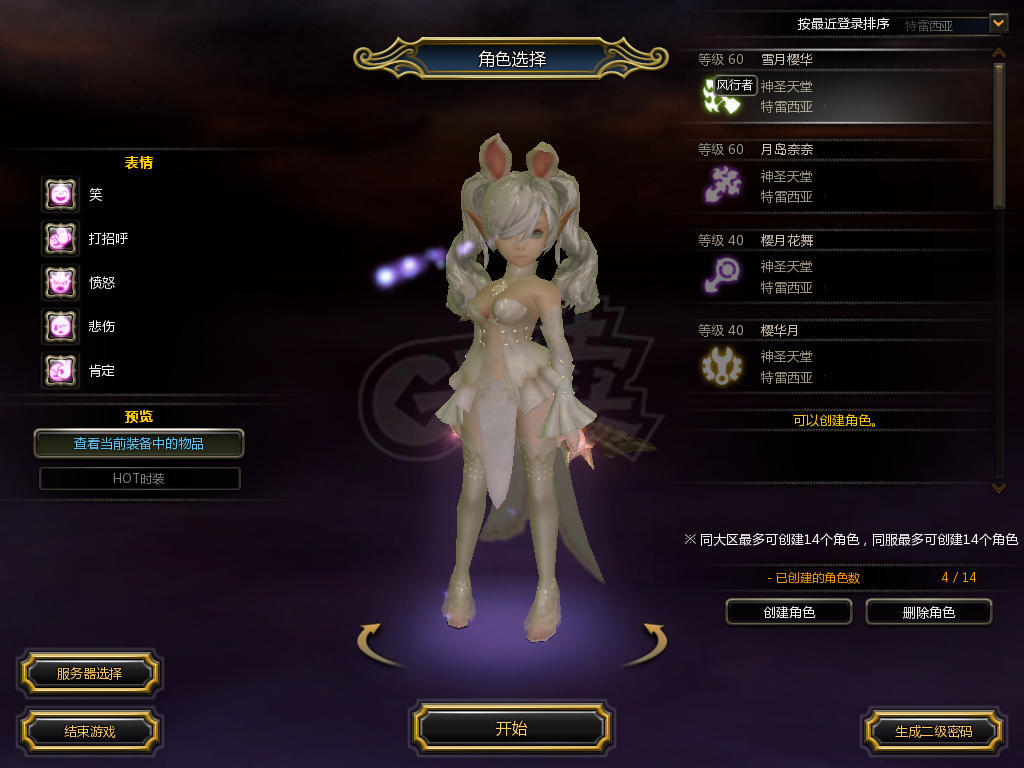Trigger the 愤怒 angry emote

(60, 282)
